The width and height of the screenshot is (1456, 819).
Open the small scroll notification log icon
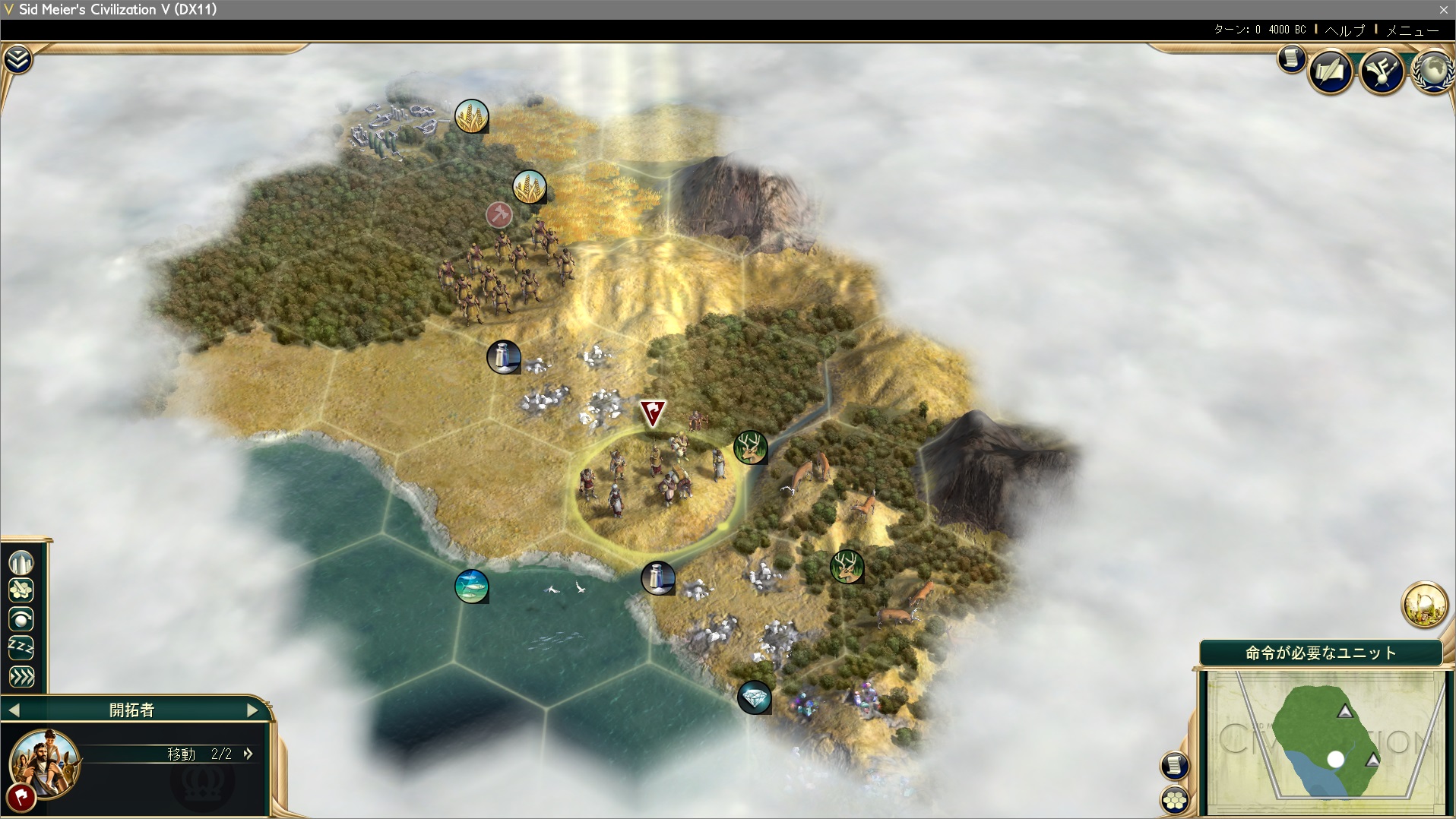pyautogui.click(x=1291, y=58)
